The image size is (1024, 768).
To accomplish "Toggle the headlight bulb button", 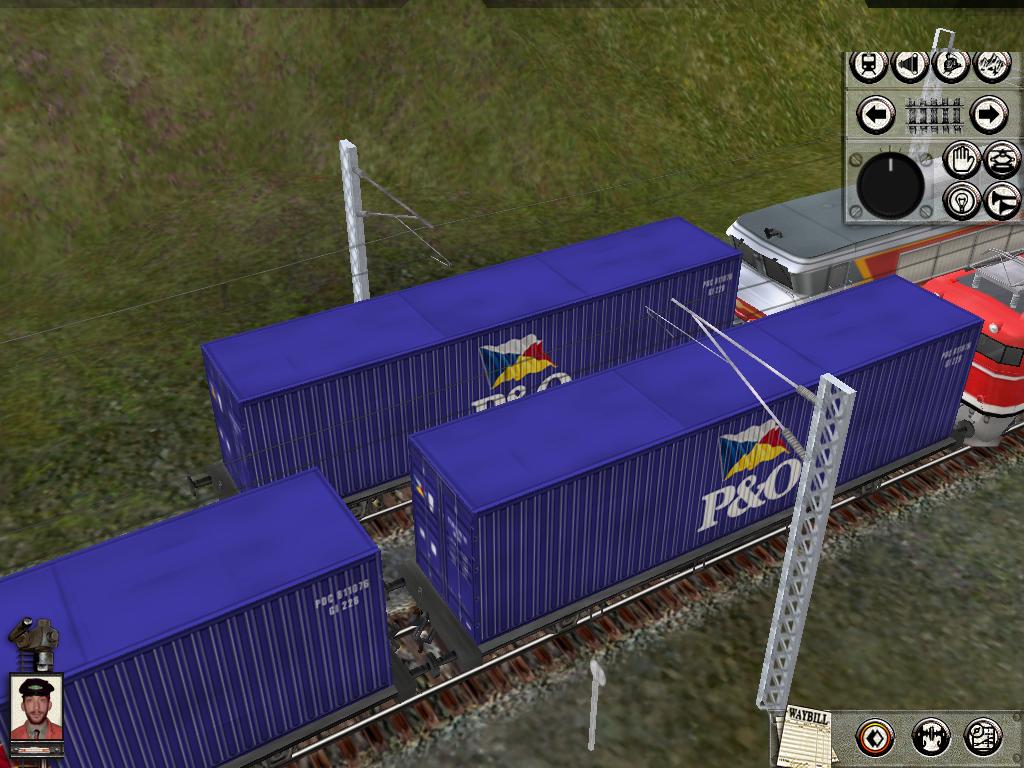I will [x=962, y=200].
